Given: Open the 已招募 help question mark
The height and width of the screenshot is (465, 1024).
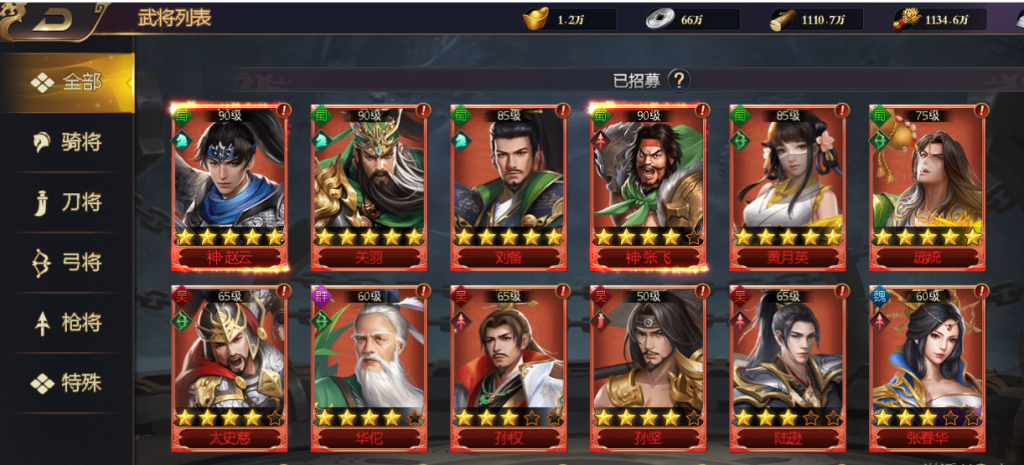Looking at the screenshot, I should pos(679,80).
